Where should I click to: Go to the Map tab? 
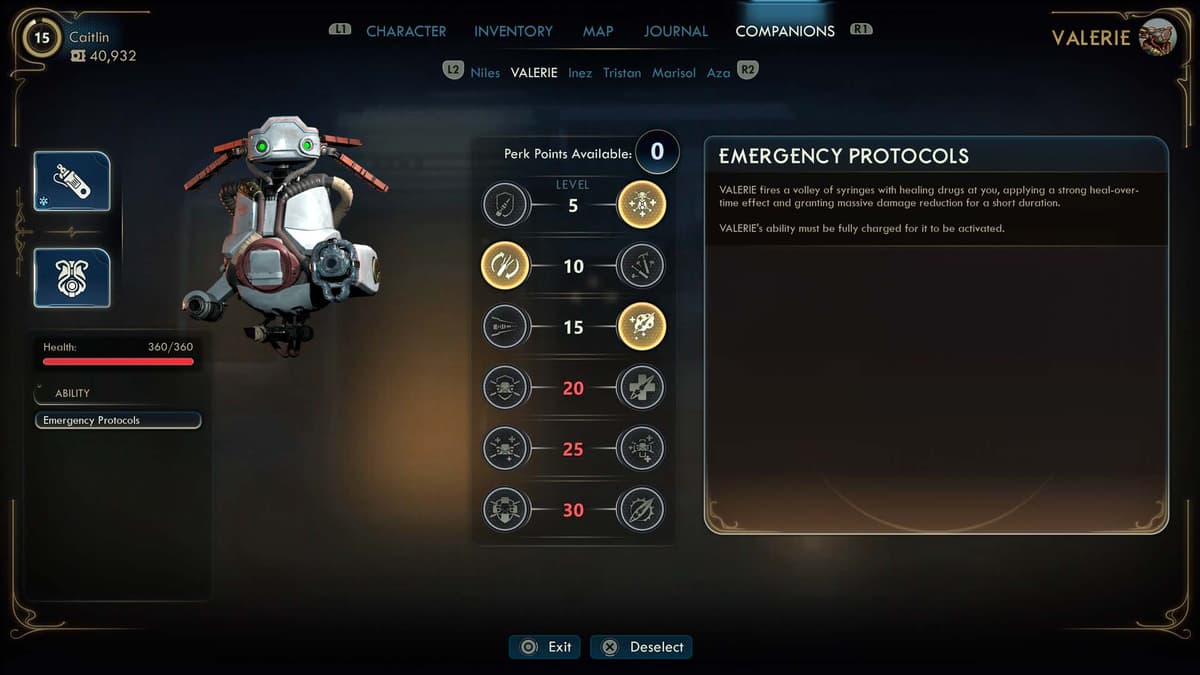pos(598,31)
